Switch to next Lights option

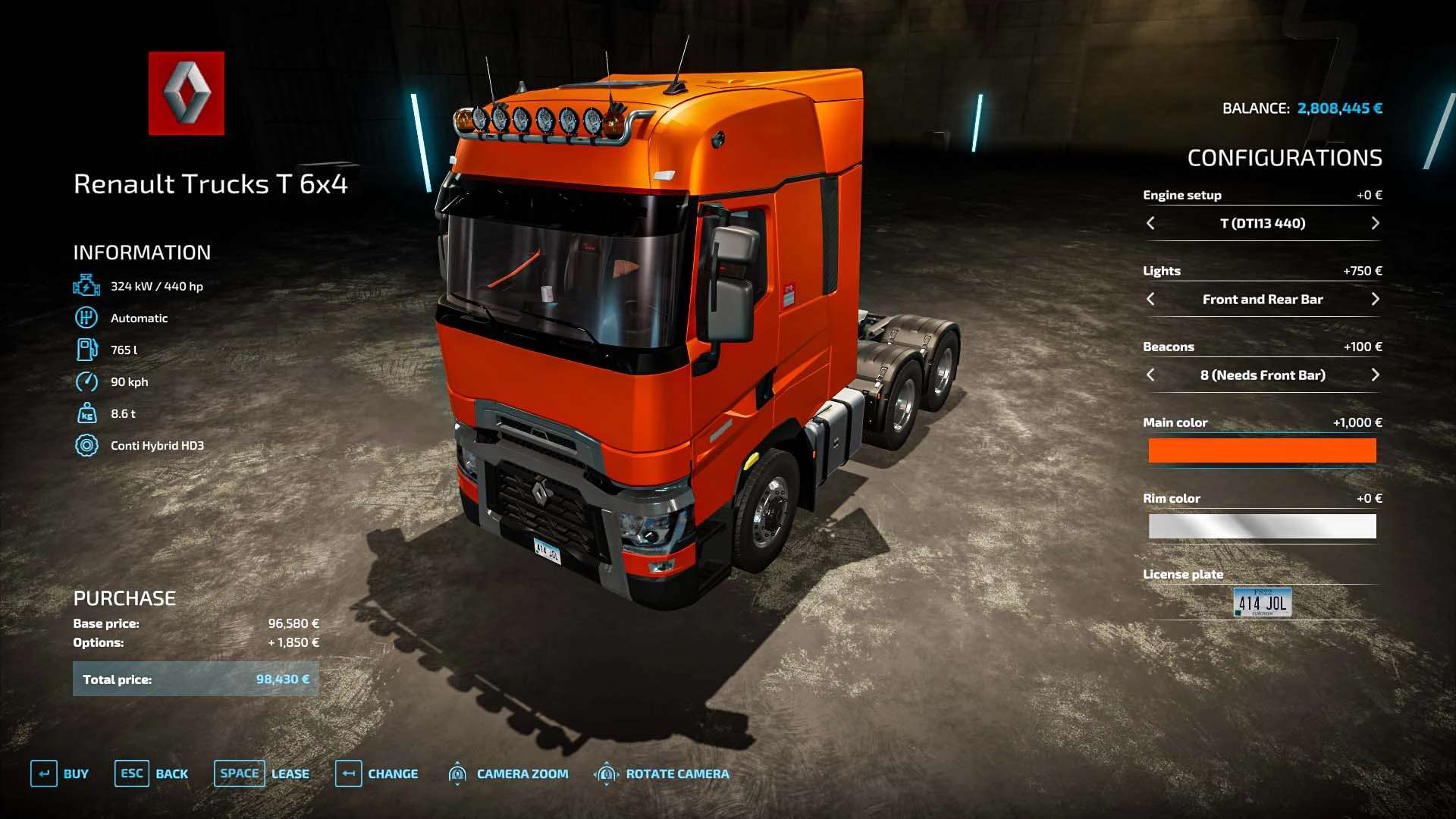(x=1375, y=299)
